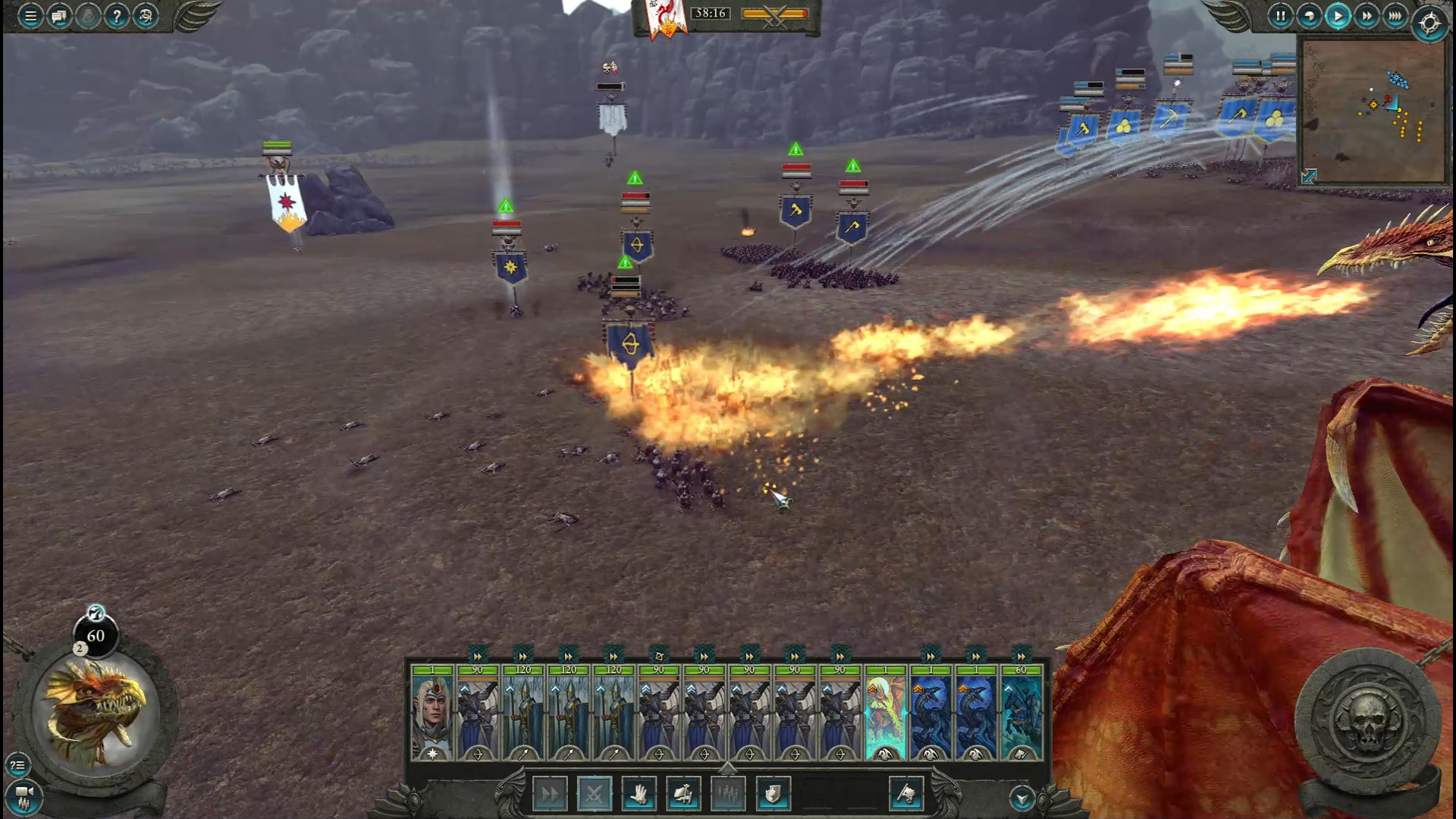Select the highlighted red dragon unit card

pyautogui.click(x=885, y=713)
